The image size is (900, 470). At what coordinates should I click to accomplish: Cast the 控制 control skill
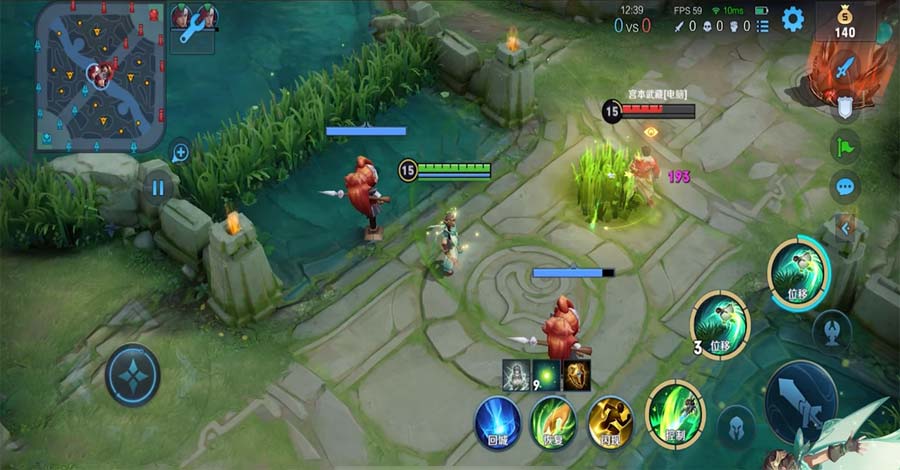[676, 413]
